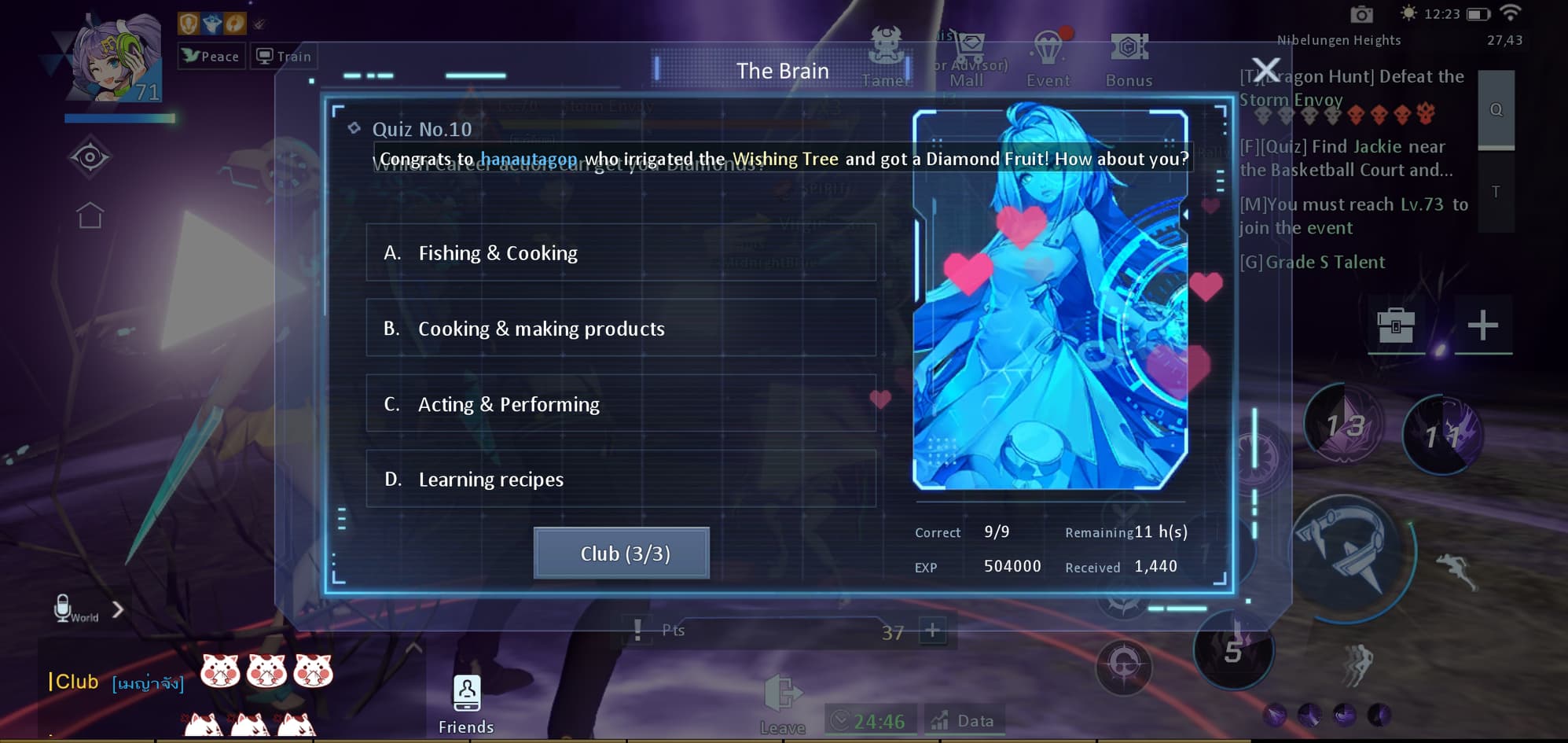Open the Friends list
The width and height of the screenshot is (1568, 743).
pos(466,704)
